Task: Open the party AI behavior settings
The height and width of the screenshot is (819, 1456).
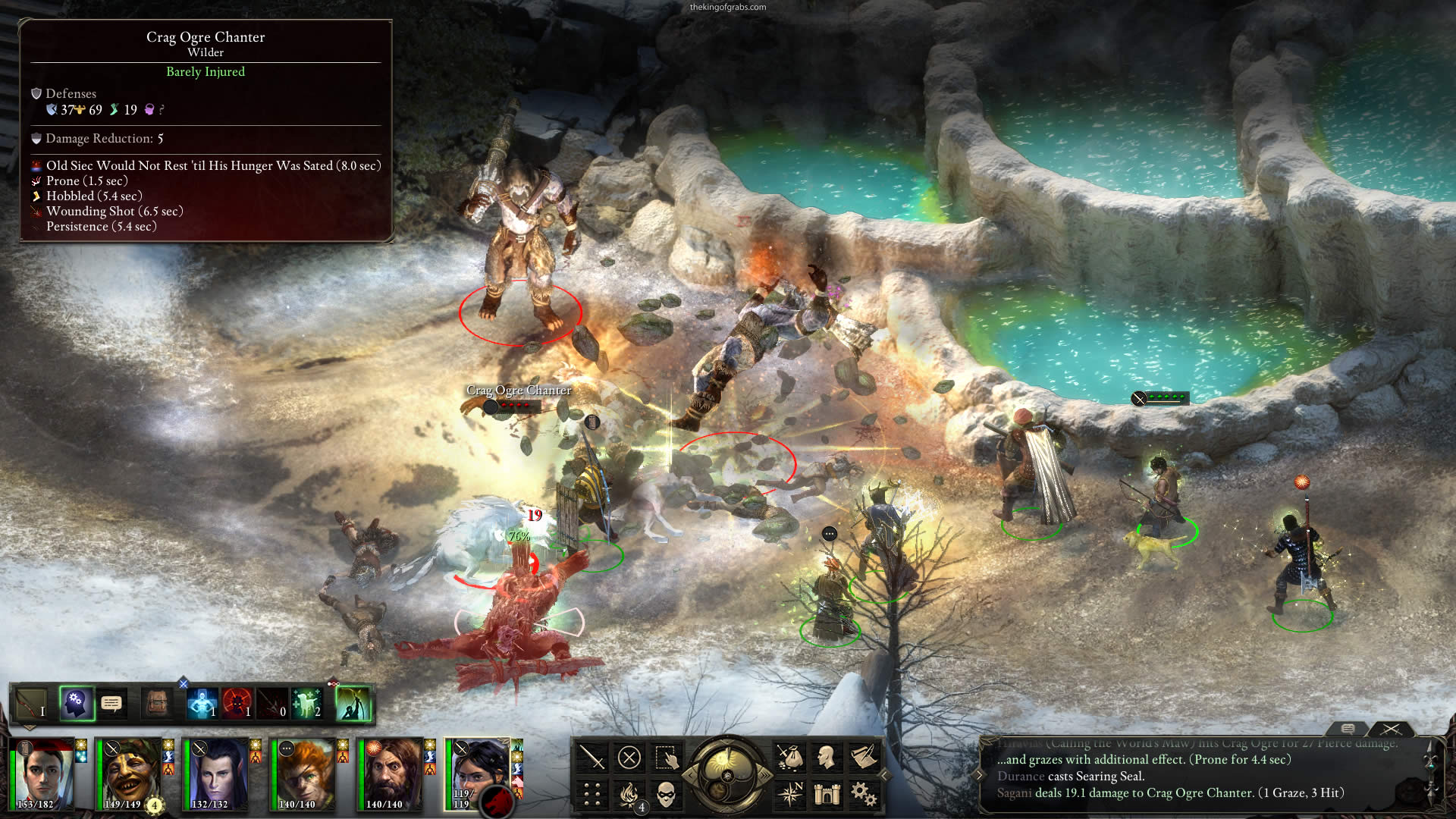Action: tap(76, 704)
